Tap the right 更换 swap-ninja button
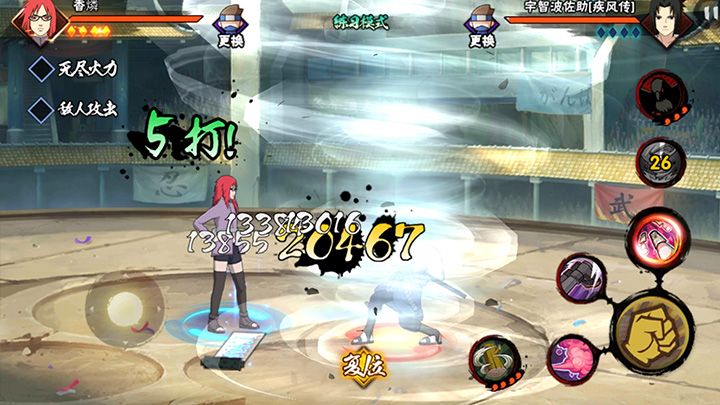Image resolution: width=720 pixels, height=405 pixels. point(480,27)
